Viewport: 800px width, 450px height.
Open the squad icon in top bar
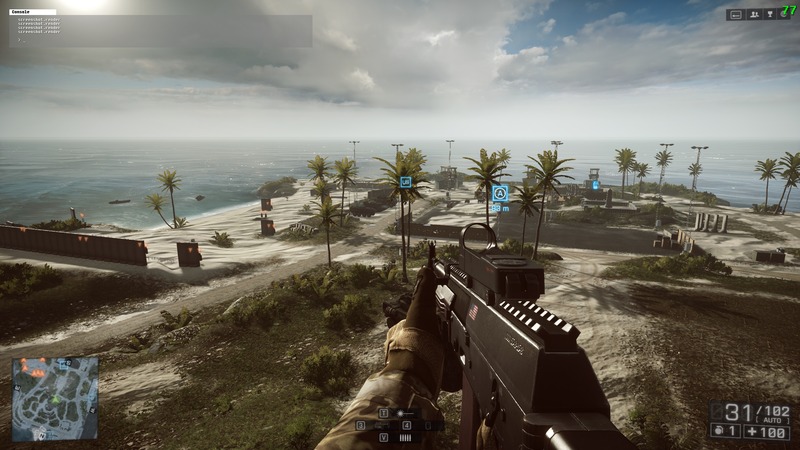(753, 15)
